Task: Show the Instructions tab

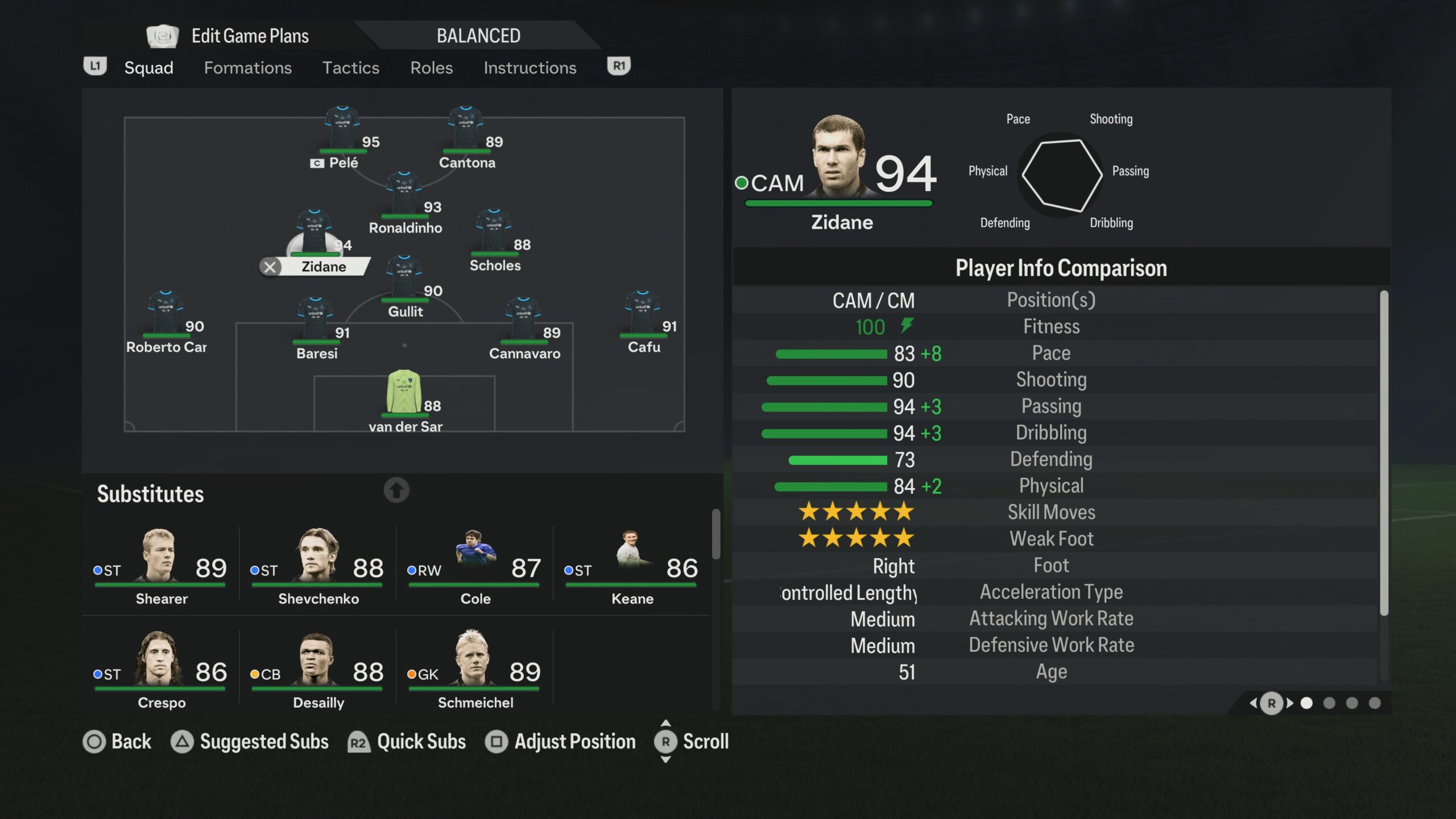Action: 530,68
